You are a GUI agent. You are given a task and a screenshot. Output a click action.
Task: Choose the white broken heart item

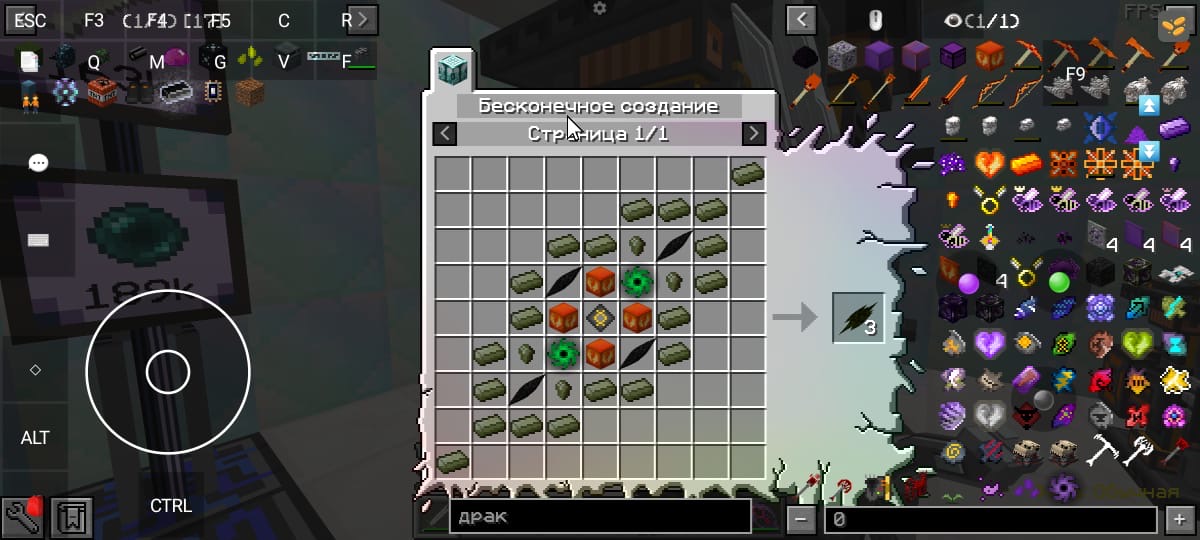click(x=989, y=414)
